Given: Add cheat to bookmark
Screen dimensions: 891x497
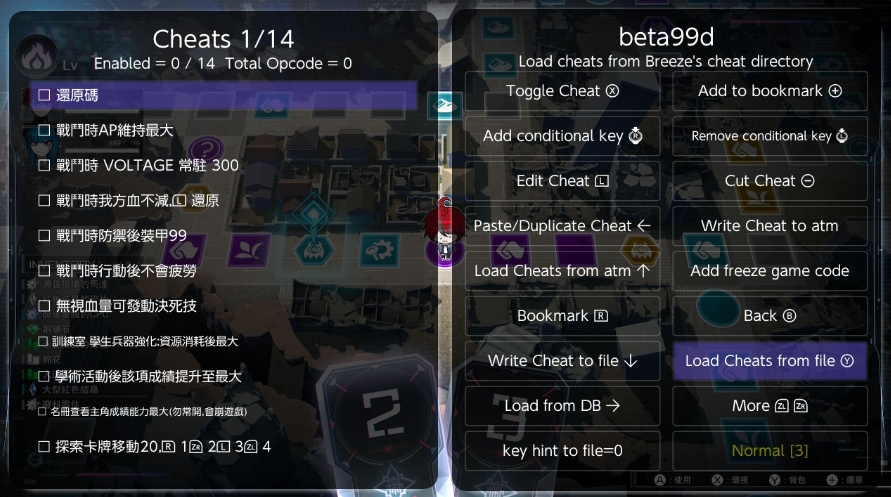Looking at the screenshot, I should [769, 91].
